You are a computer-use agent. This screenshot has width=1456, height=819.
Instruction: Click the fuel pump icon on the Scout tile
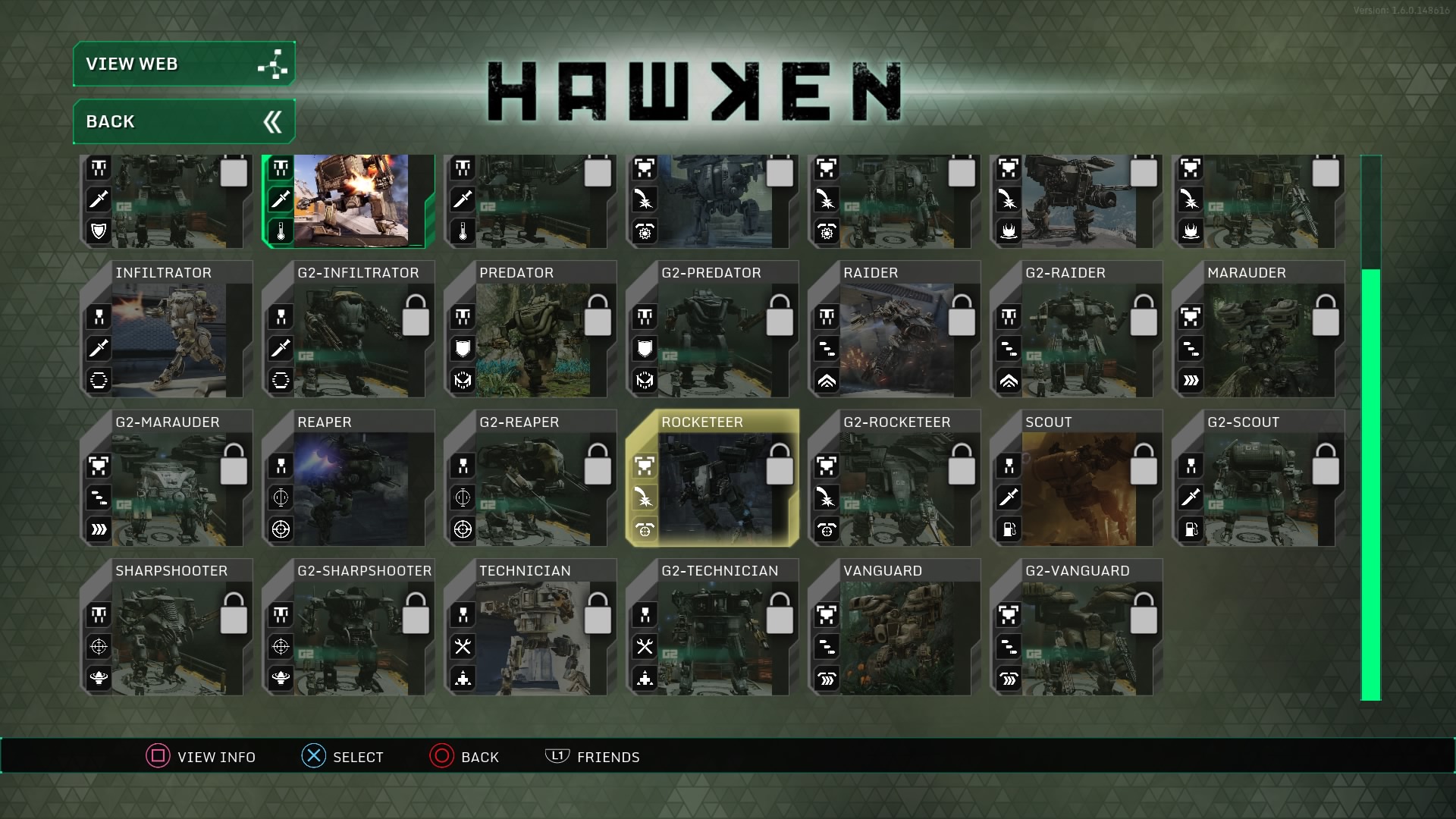point(1009,529)
